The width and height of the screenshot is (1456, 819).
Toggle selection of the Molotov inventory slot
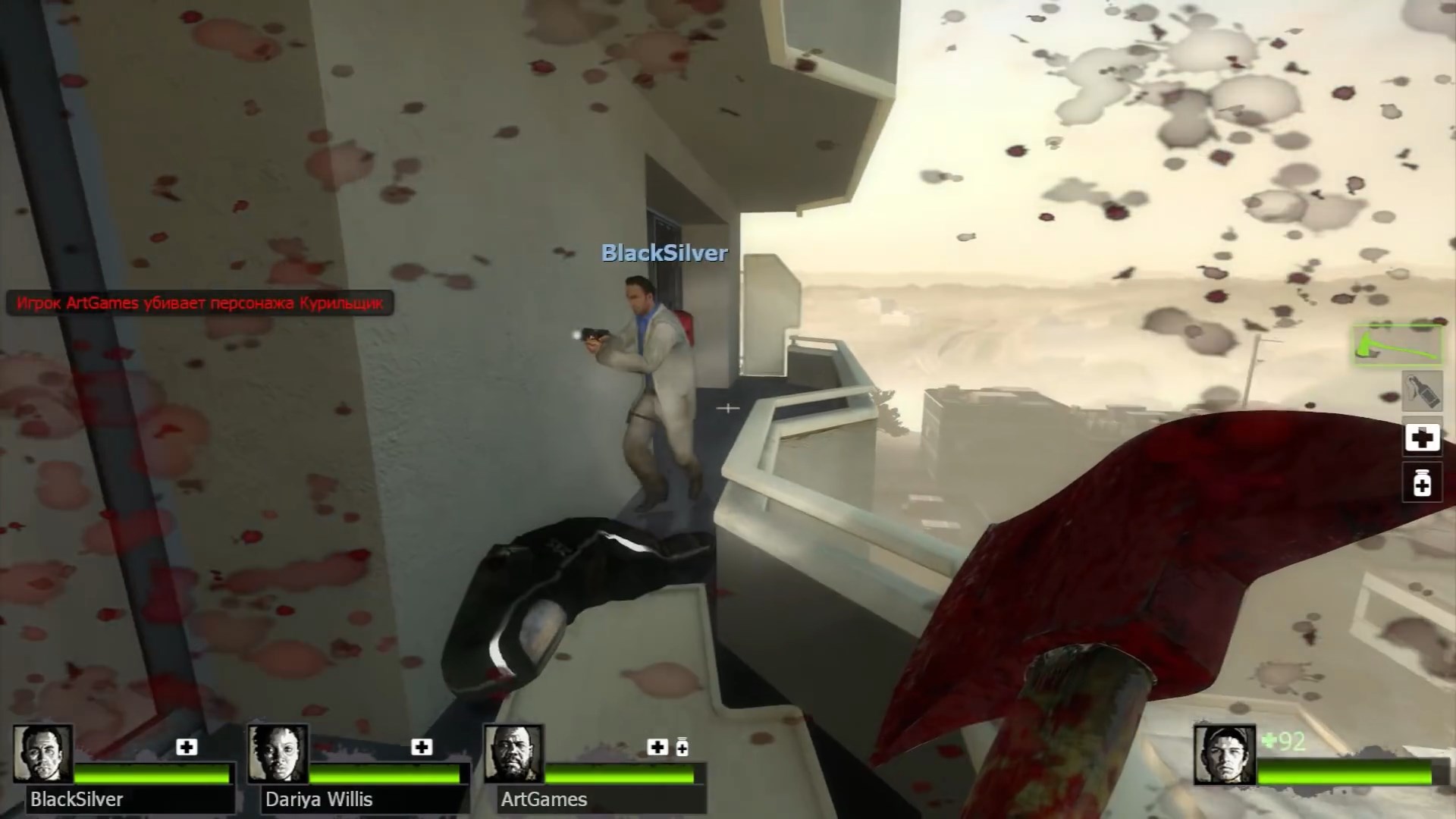(1422, 391)
